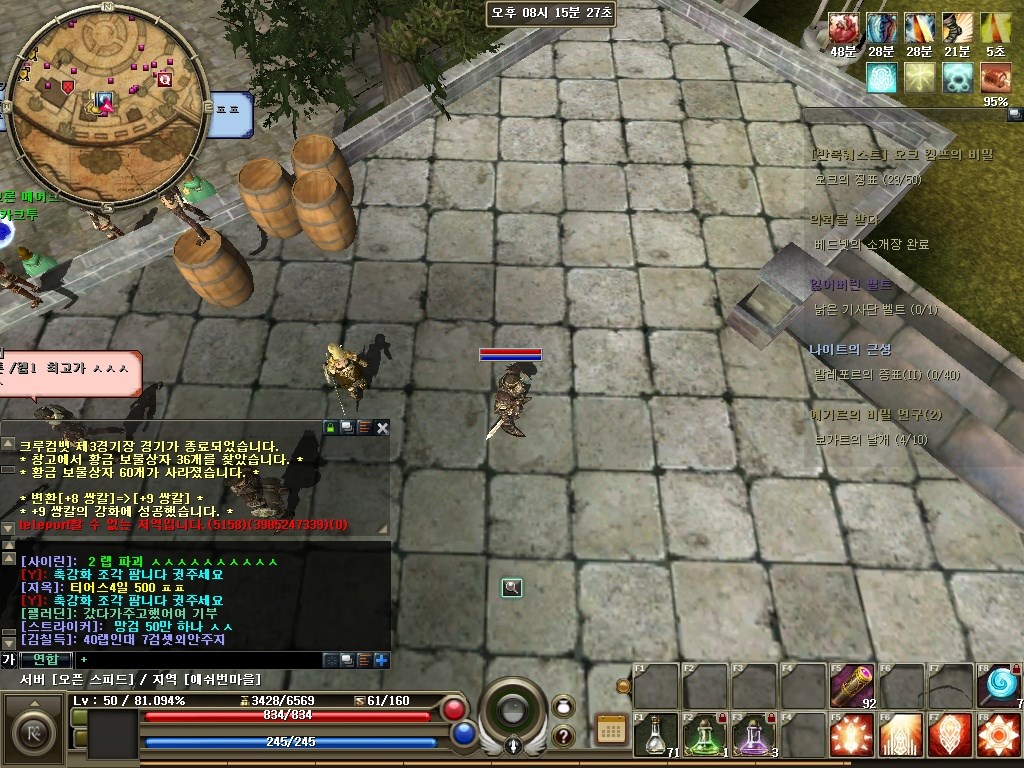Activate the light pillars skill in F6 slot
Screen dimensions: 1024x768
click(901, 735)
